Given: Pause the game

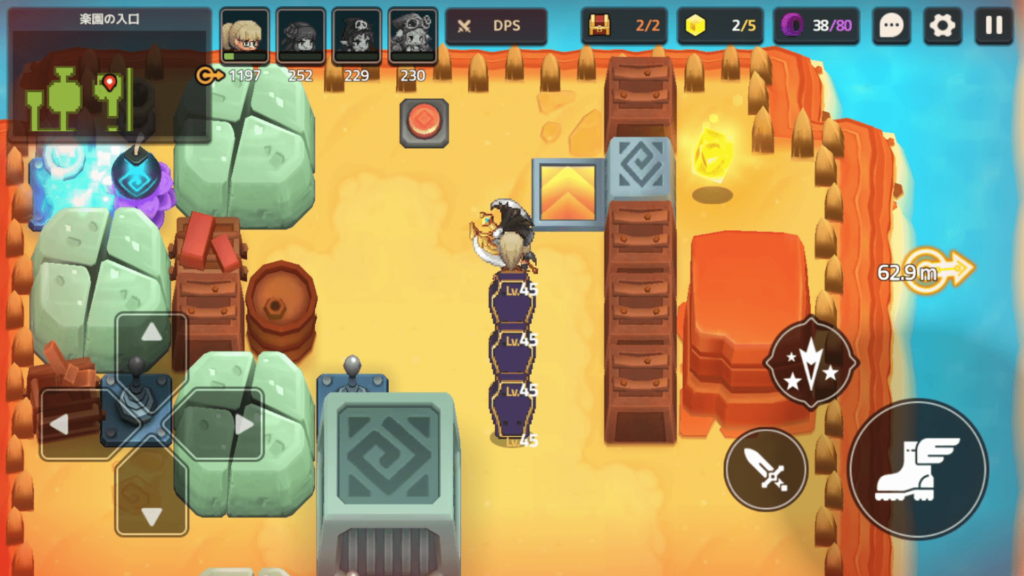Looking at the screenshot, I should [994, 26].
